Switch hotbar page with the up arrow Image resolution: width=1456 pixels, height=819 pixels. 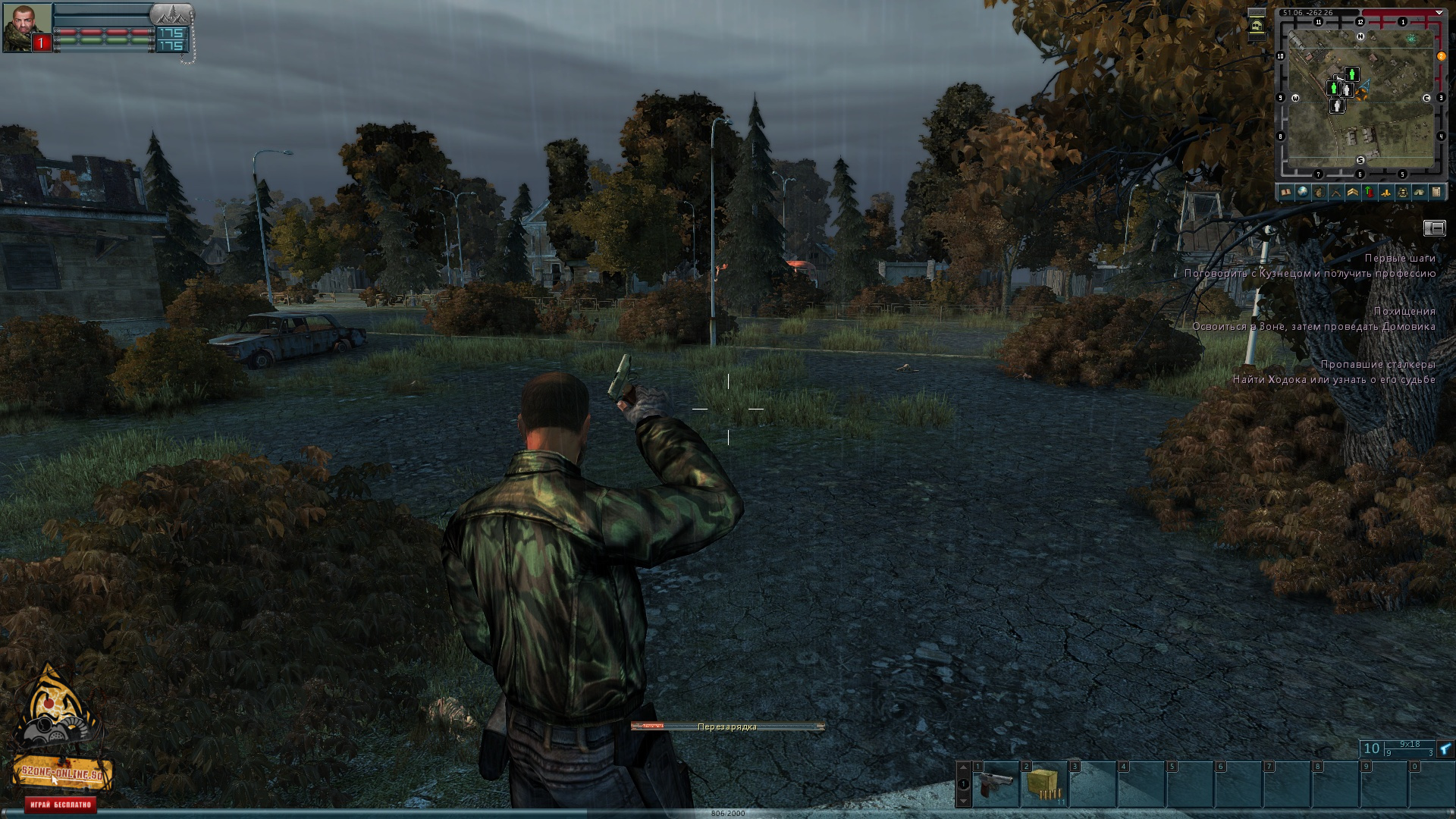coord(963,769)
